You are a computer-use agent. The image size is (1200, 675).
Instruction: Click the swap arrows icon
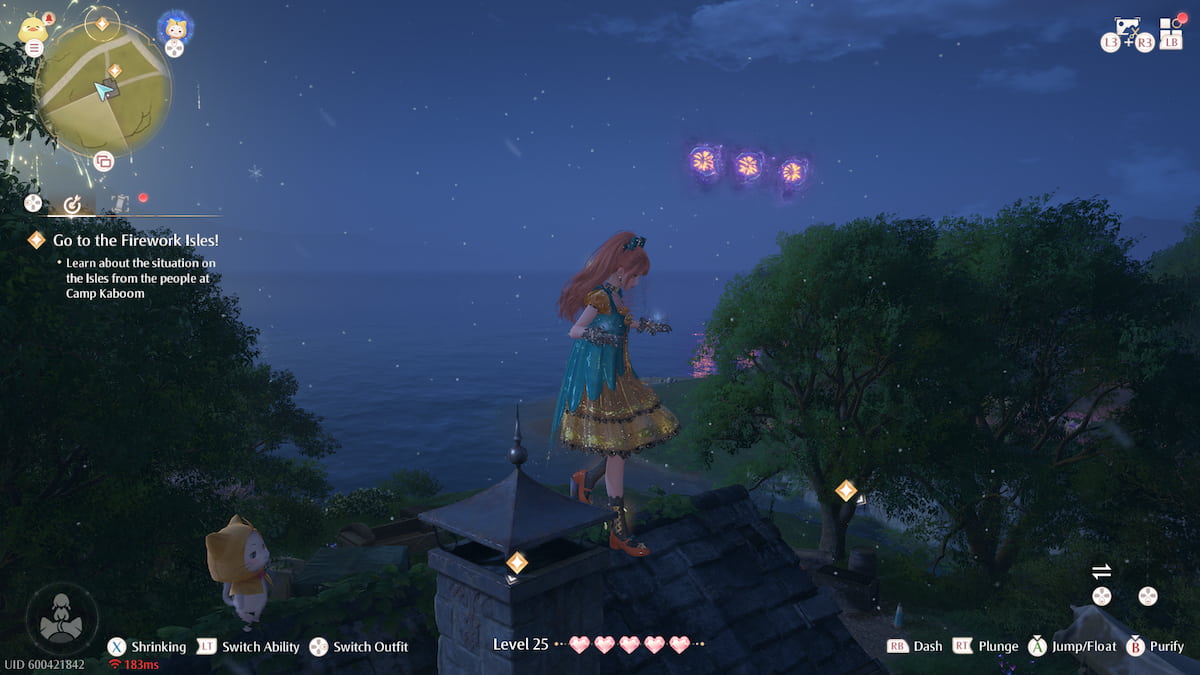pos(1101,571)
